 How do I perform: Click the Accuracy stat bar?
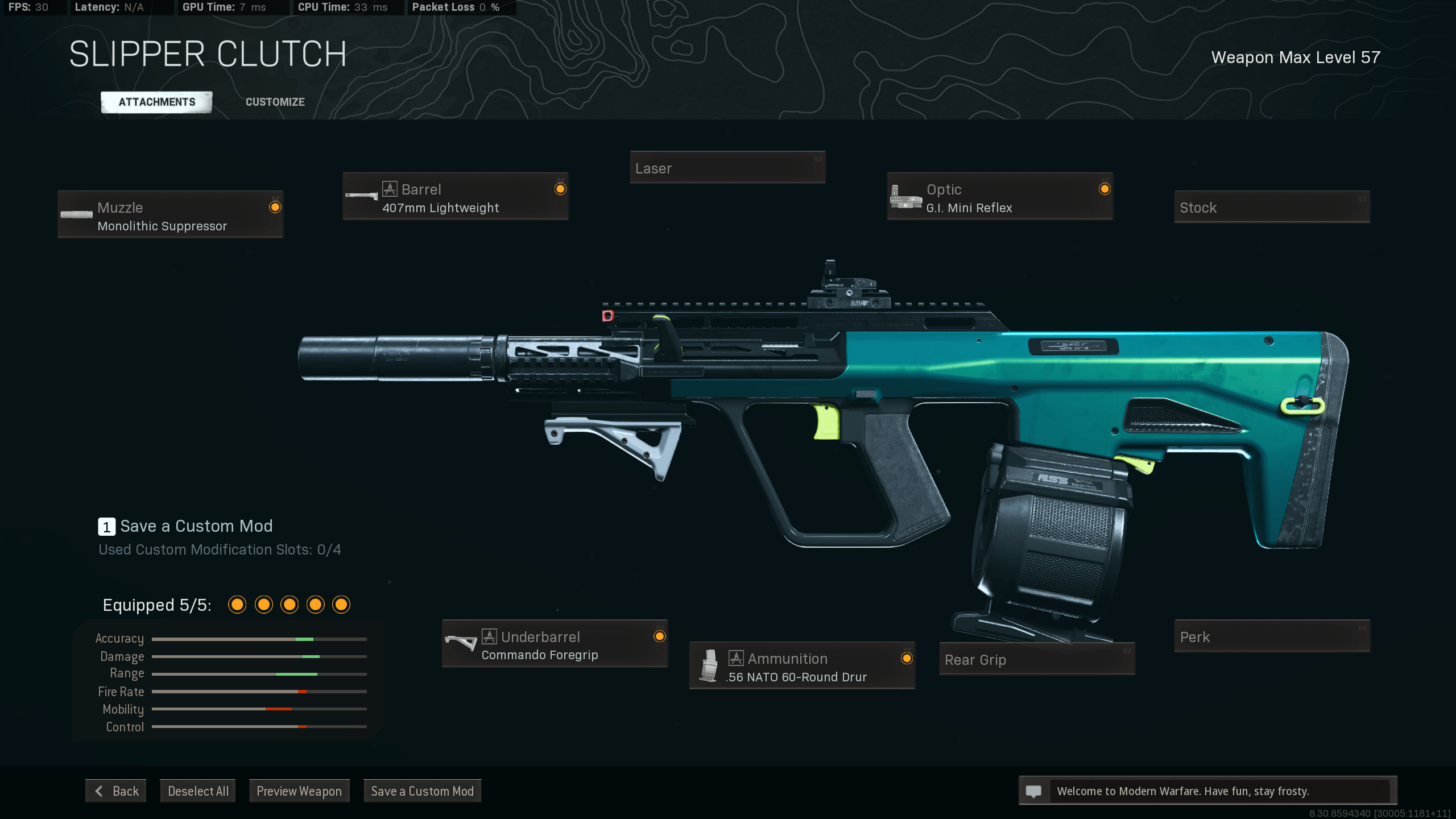(259, 639)
